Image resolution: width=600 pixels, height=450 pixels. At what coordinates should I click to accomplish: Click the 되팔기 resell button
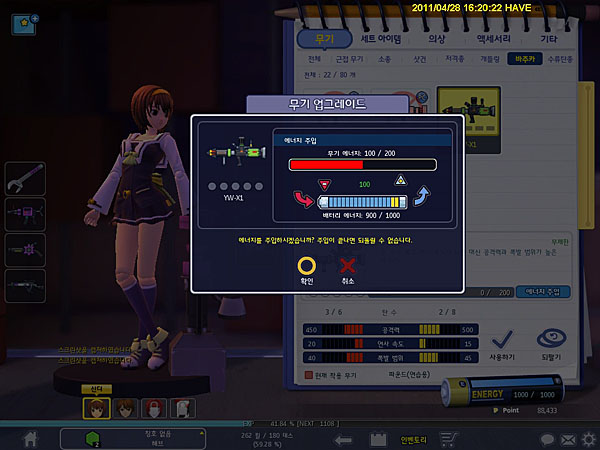552,346
